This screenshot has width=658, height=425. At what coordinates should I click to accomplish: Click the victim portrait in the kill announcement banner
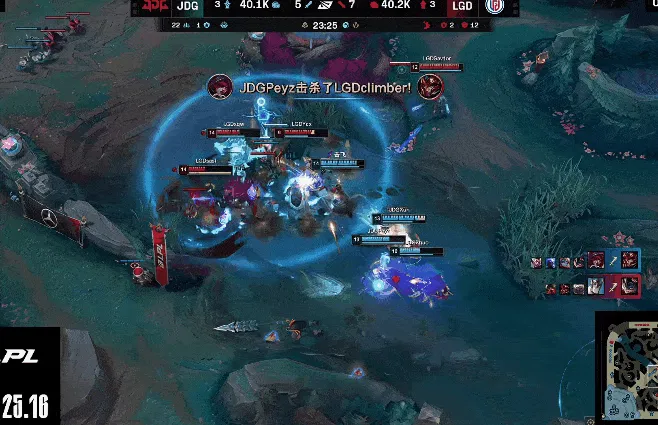431,88
